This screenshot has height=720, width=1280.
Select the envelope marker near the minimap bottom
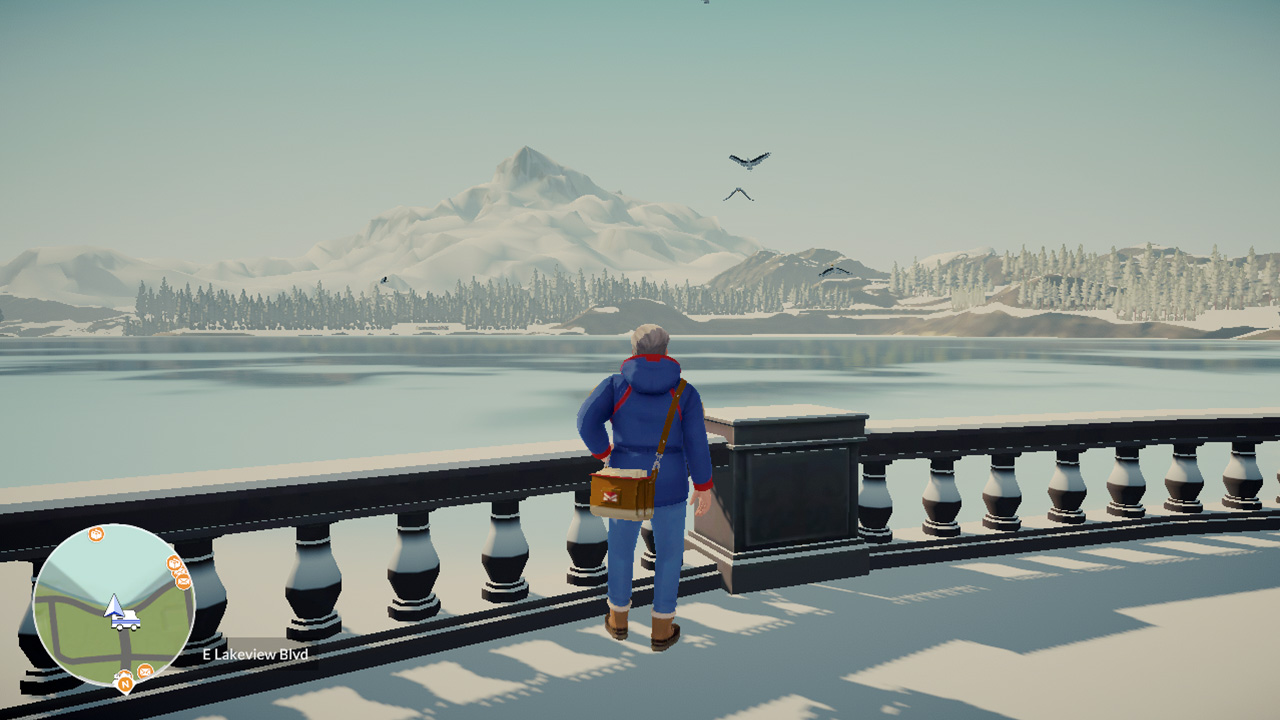145,671
